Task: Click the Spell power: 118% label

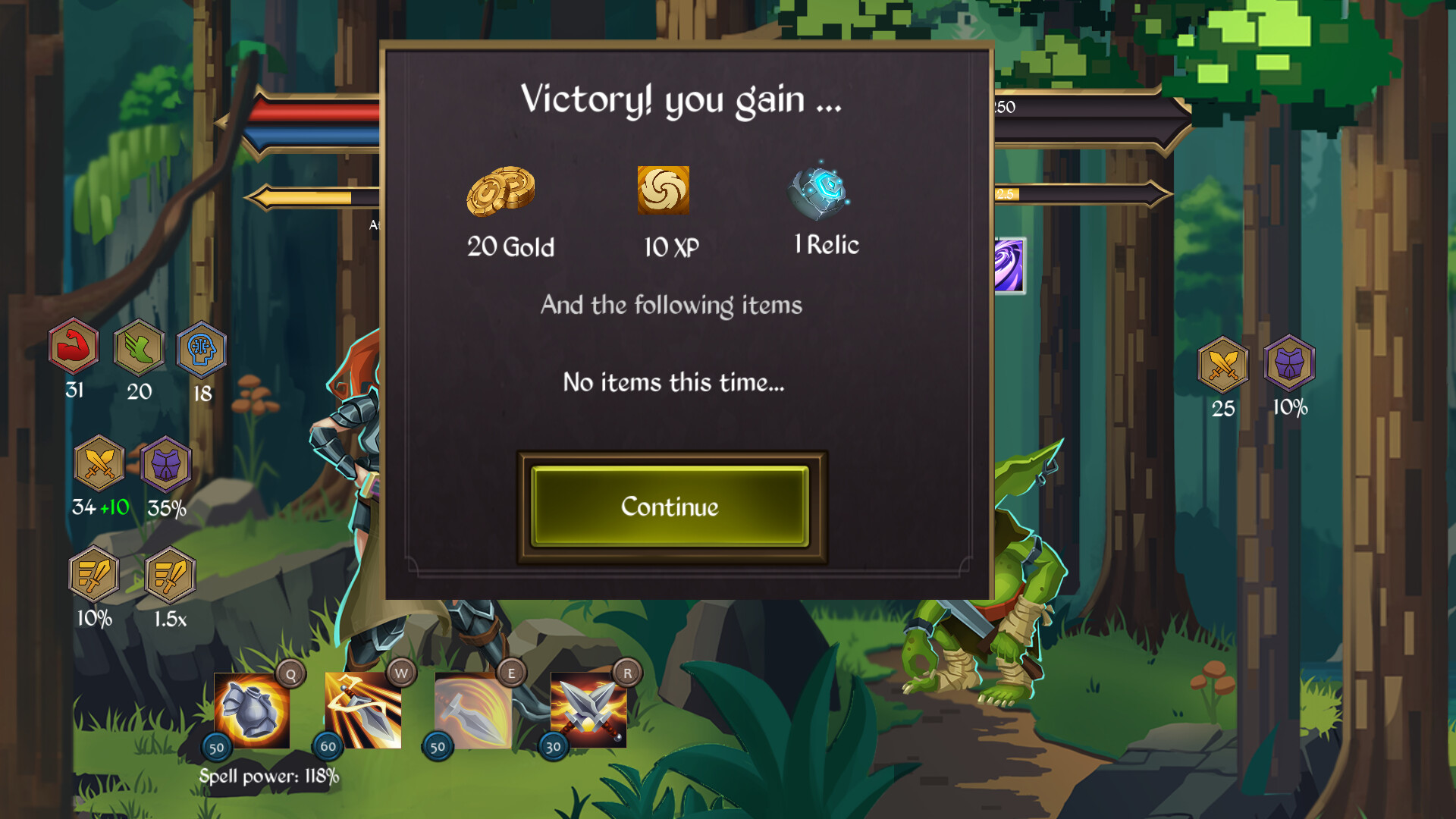Action: [x=269, y=775]
